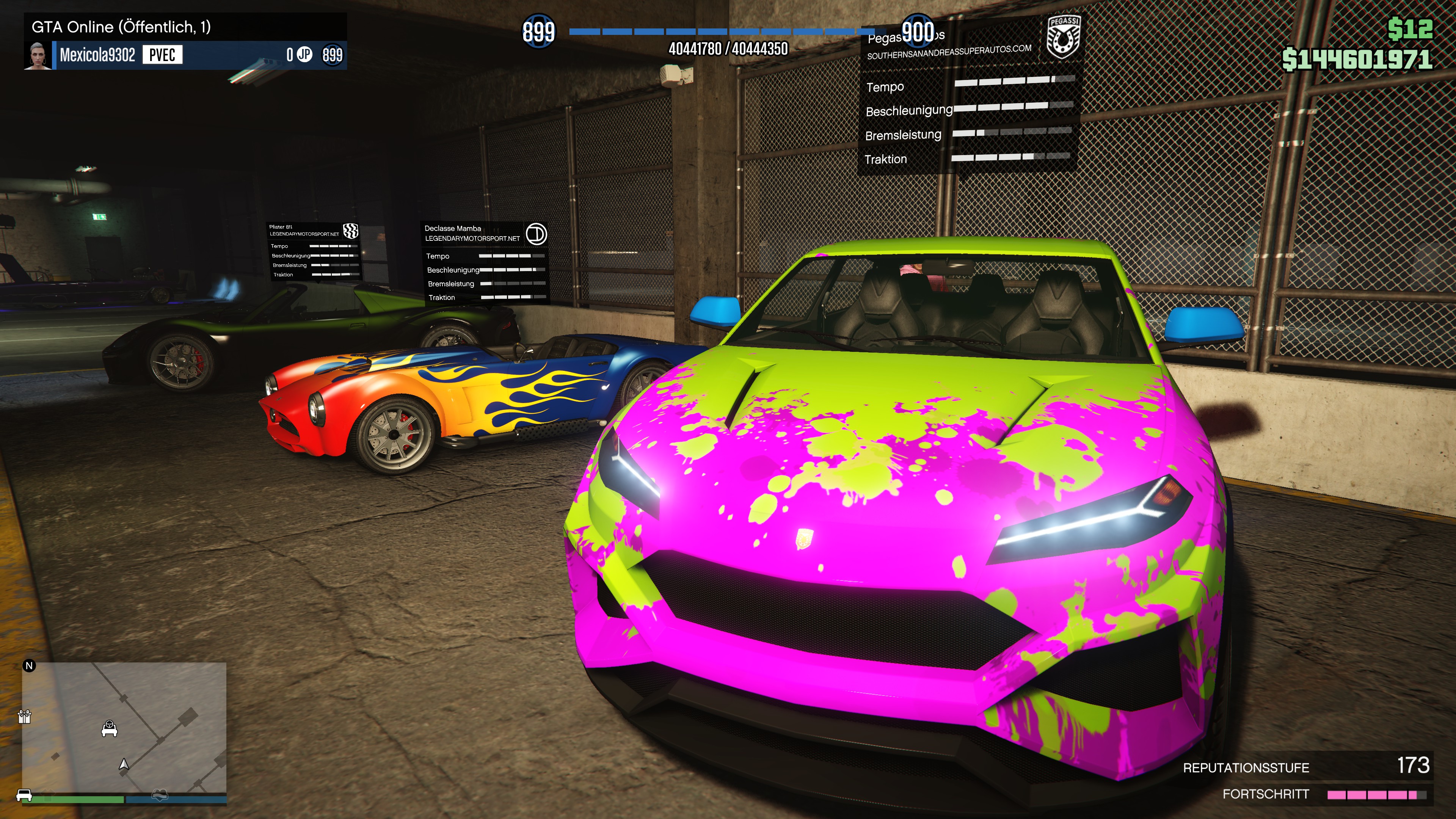Open the SOUTHERNSANANDREASSUPERAUTOS.COM link
Screen dimensions: 1456x819
[949, 52]
